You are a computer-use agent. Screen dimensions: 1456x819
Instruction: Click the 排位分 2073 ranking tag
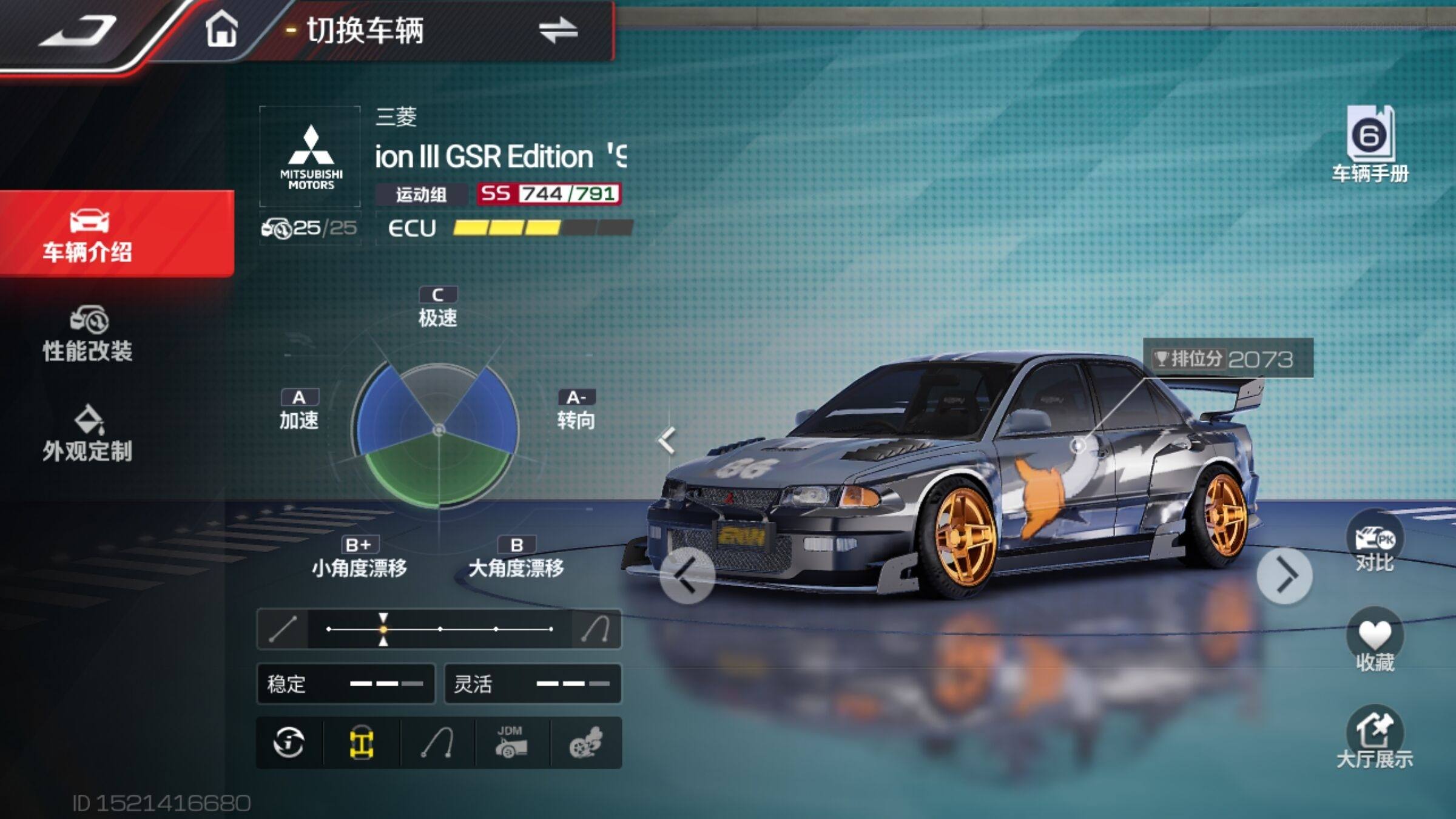pos(1228,359)
